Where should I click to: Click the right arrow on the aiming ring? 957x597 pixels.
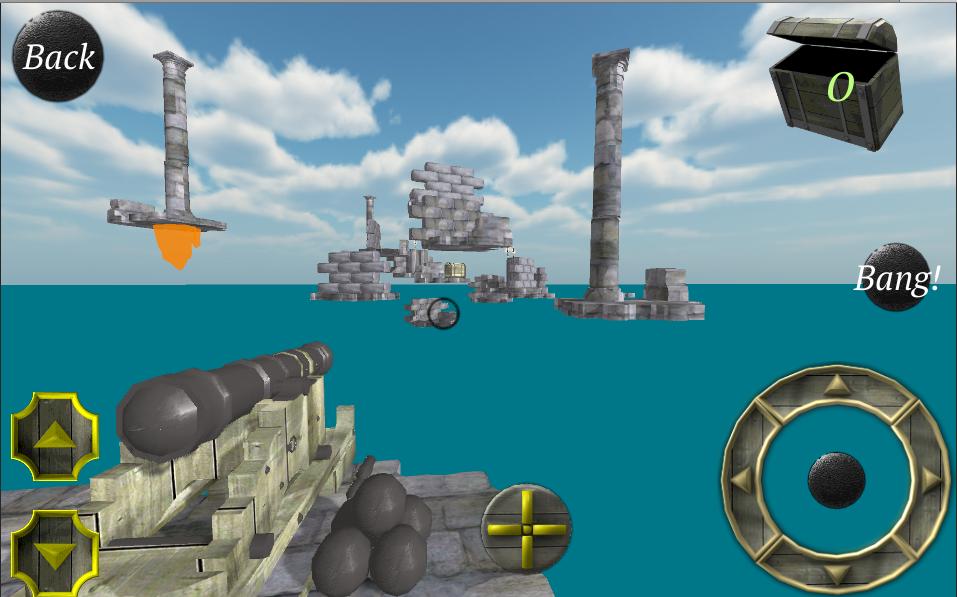931,479
